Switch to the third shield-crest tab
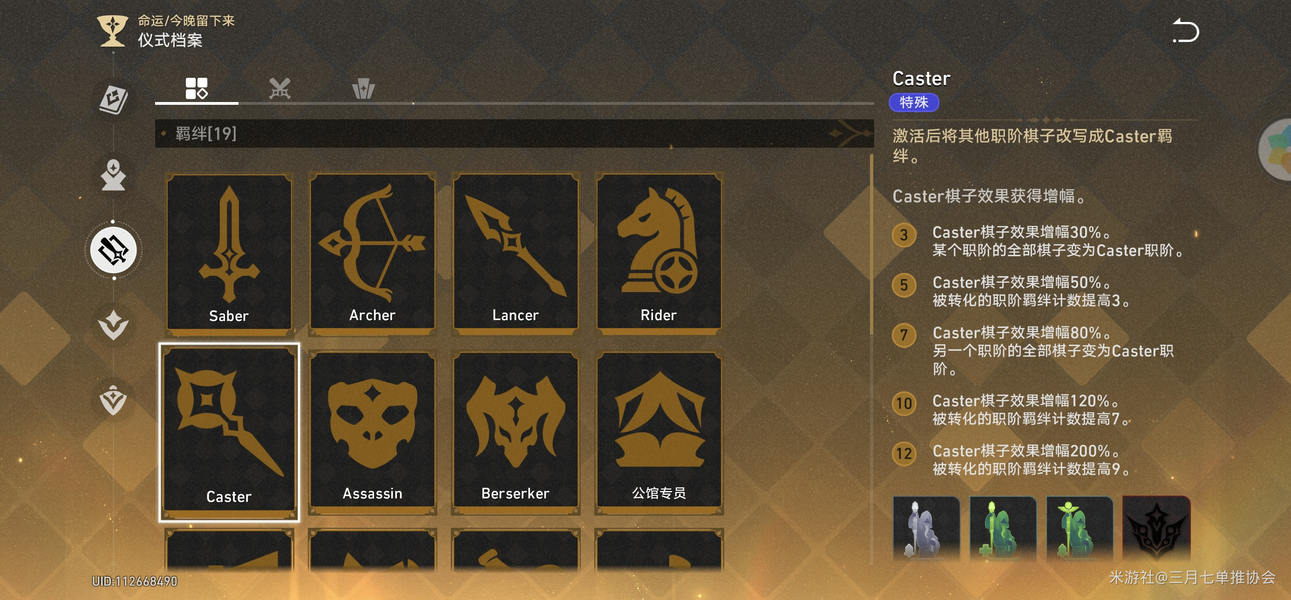The image size is (1291, 600). click(x=363, y=88)
